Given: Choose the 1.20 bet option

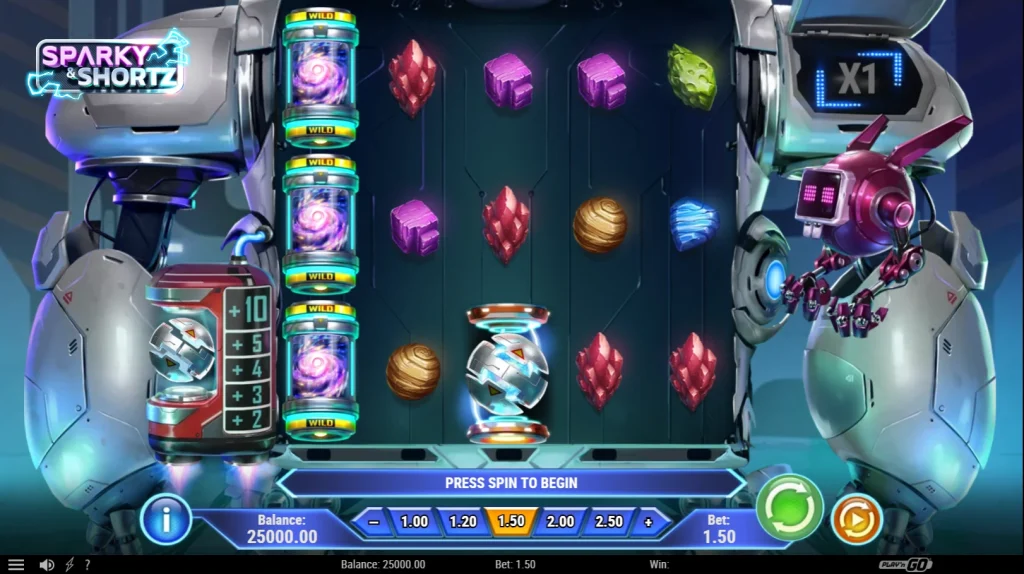Looking at the screenshot, I should pos(463,522).
